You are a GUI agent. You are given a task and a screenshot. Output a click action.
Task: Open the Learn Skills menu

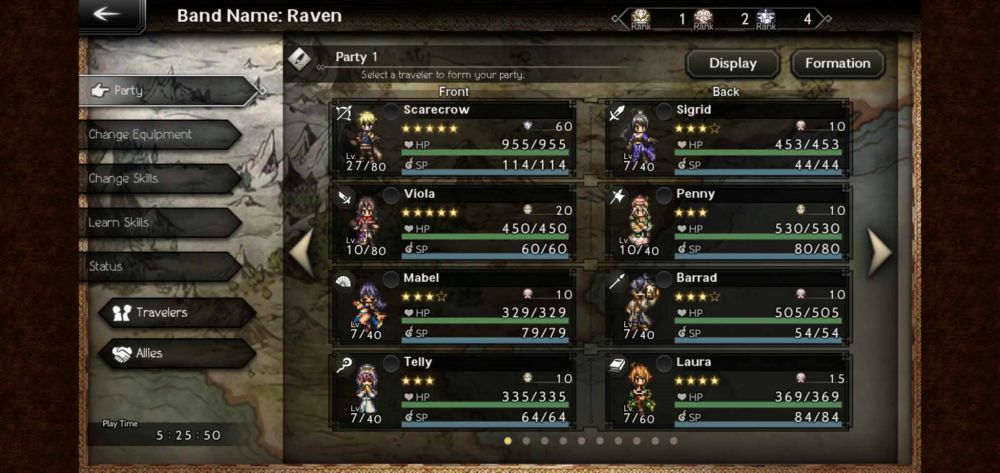point(158,222)
